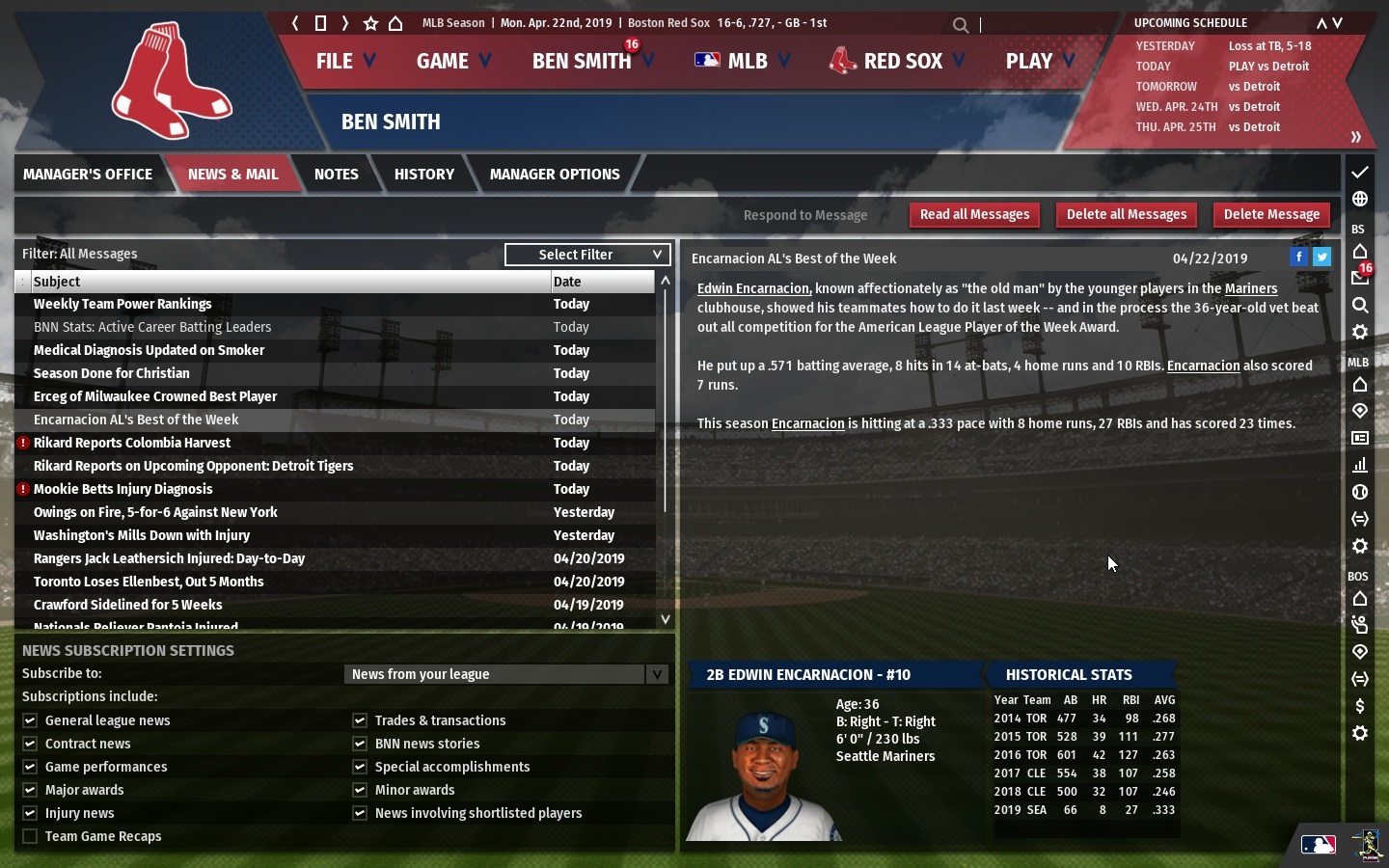The width and height of the screenshot is (1389, 868).
Task: Open the globe icon below the checkmark
Action: [1360, 199]
